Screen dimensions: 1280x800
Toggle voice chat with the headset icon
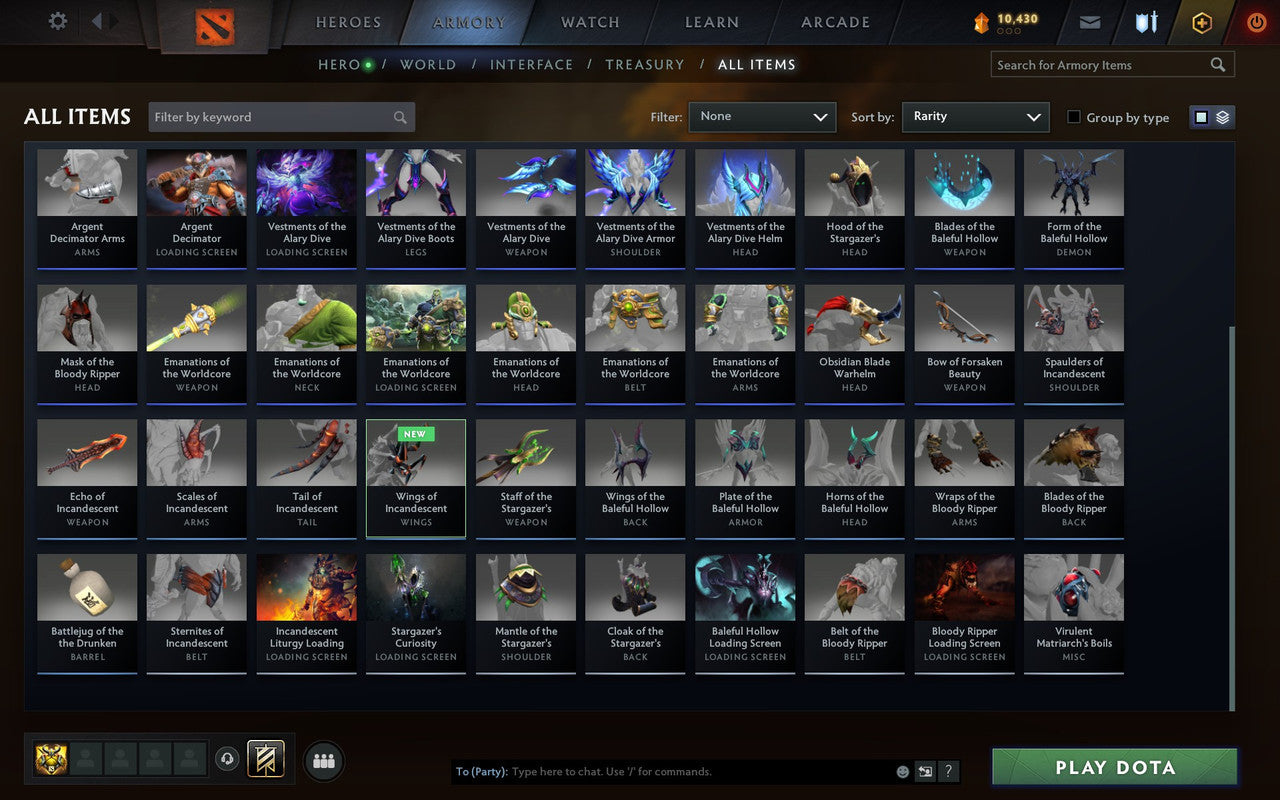(x=228, y=760)
